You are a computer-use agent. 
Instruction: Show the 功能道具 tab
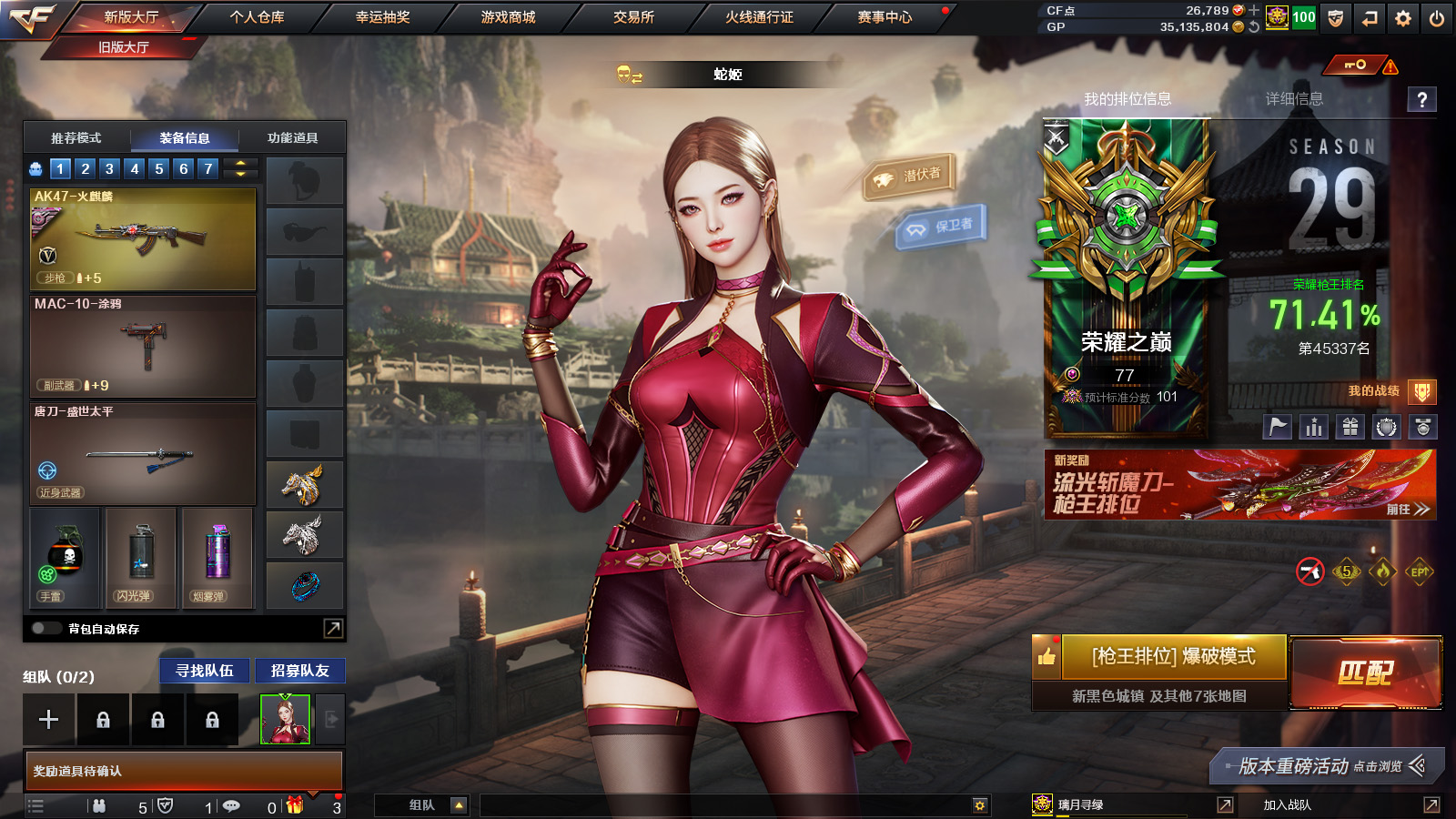coord(292,138)
